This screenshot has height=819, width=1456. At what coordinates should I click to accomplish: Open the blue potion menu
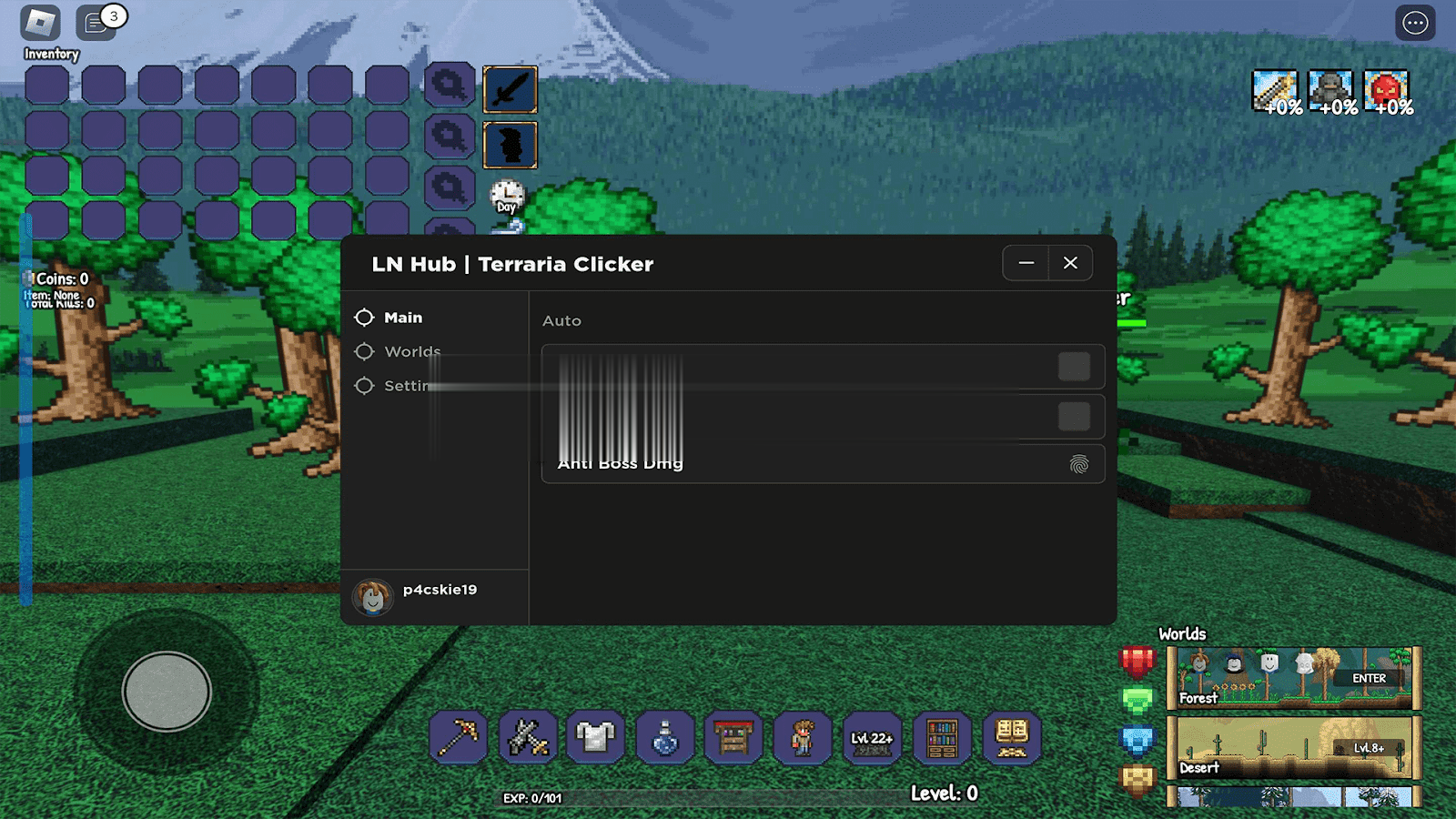tap(665, 737)
